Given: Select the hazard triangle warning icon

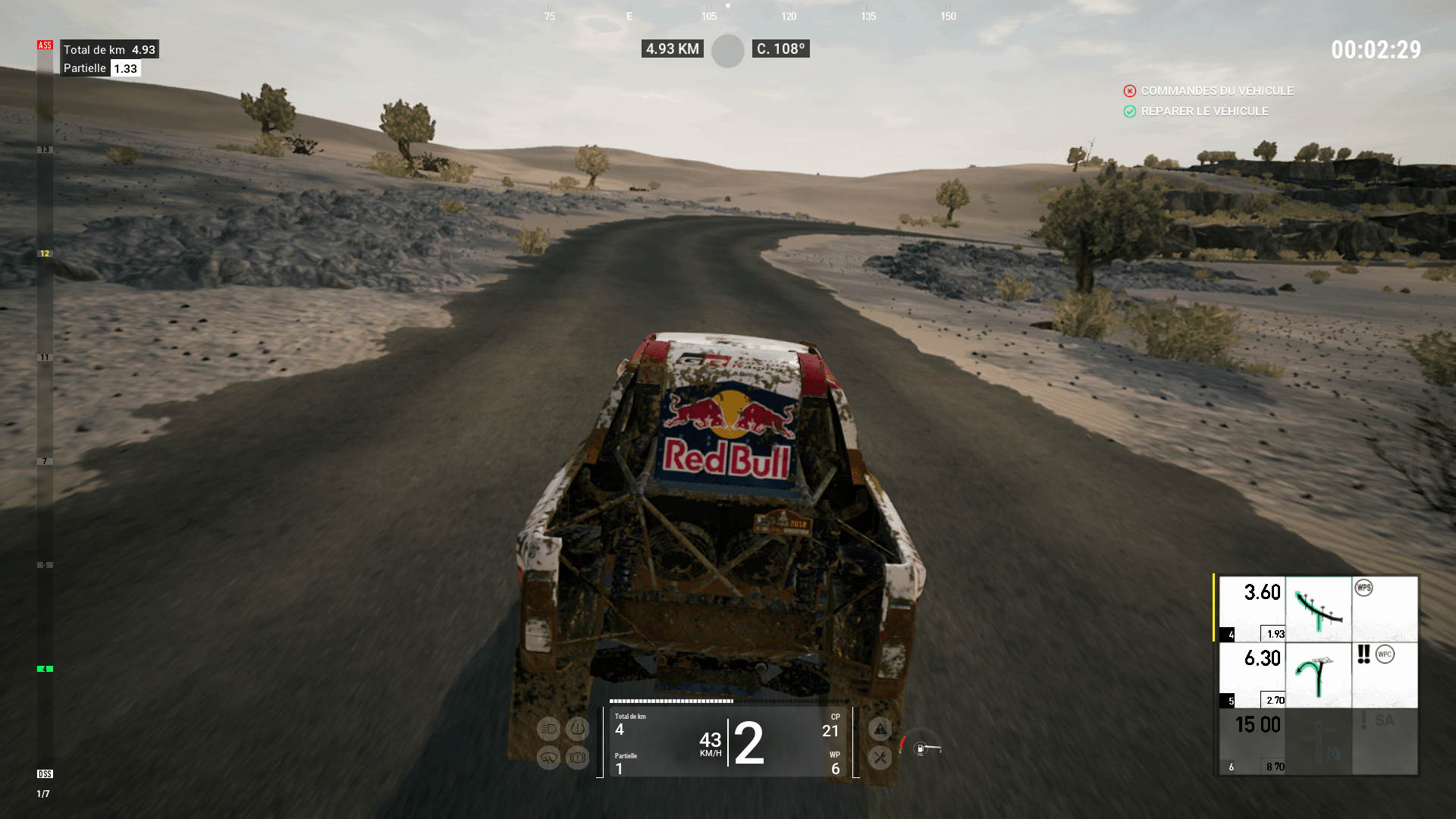Looking at the screenshot, I should (x=880, y=730).
